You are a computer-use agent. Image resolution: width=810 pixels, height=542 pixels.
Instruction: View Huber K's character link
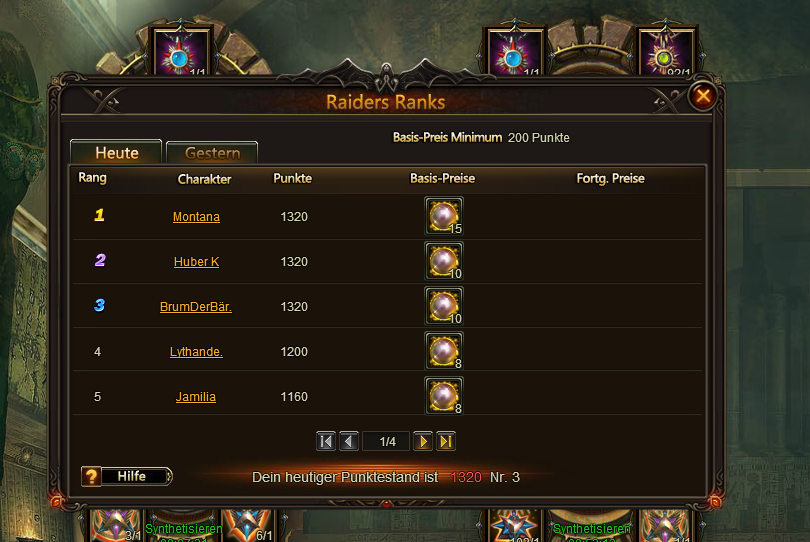pos(196,262)
